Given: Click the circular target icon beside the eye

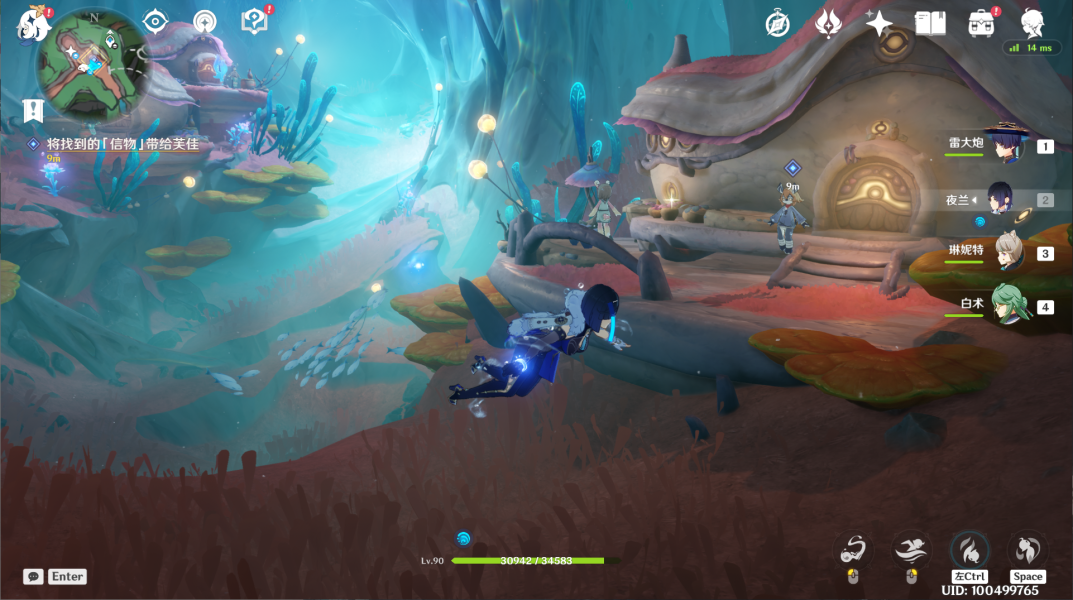Looking at the screenshot, I should point(205,21).
